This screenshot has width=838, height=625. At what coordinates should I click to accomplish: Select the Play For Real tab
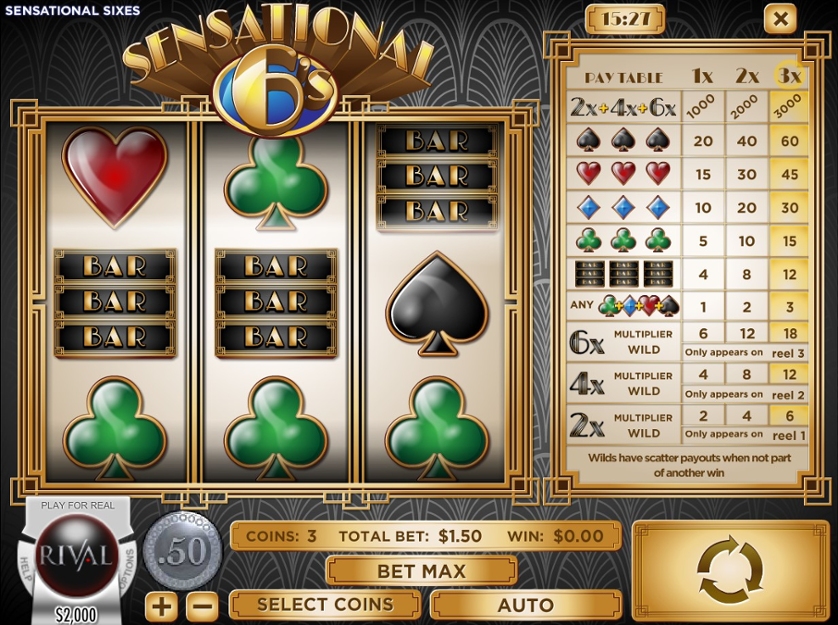click(77, 506)
